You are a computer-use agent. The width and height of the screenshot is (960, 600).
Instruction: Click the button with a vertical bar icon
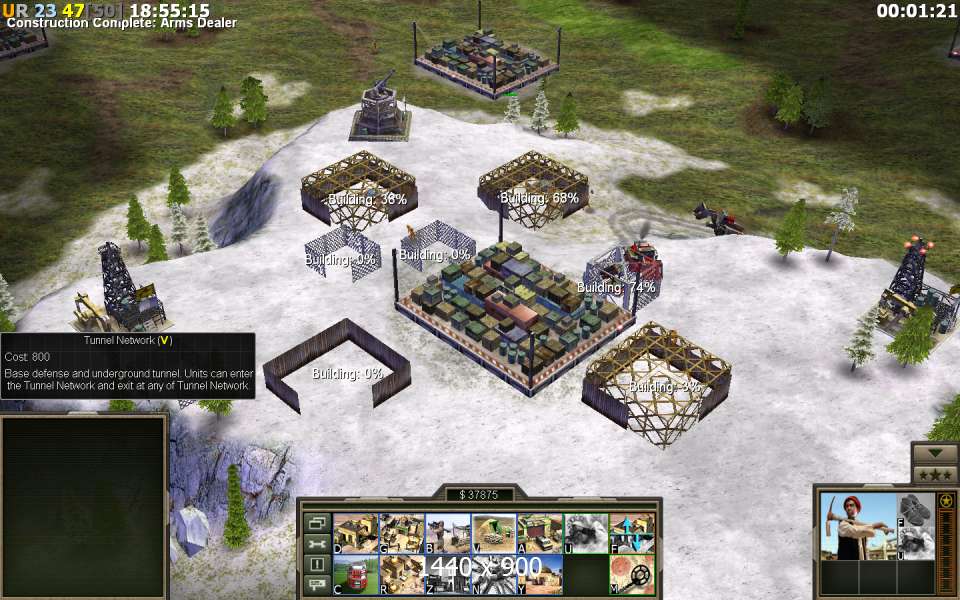point(317,564)
